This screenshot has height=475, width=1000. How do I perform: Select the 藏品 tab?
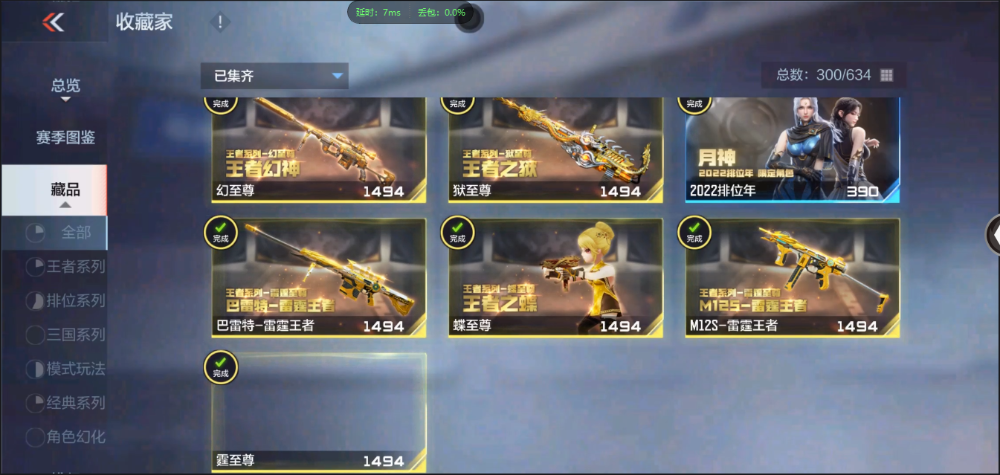[x=64, y=190]
